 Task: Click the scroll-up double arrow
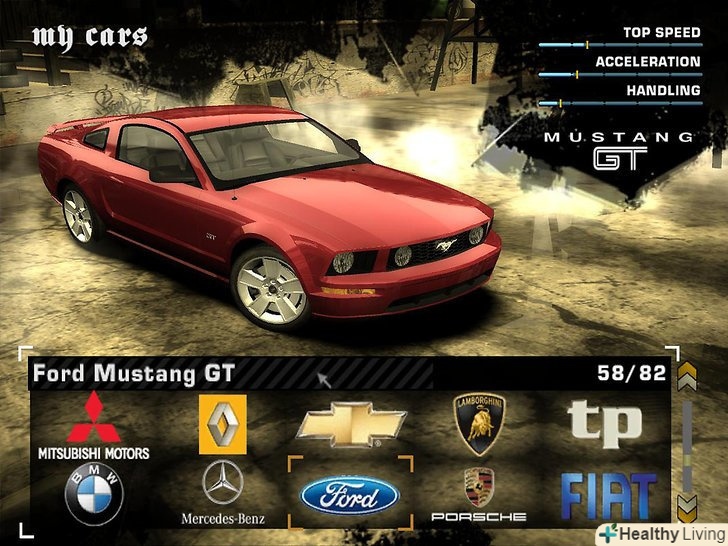pyautogui.click(x=686, y=376)
